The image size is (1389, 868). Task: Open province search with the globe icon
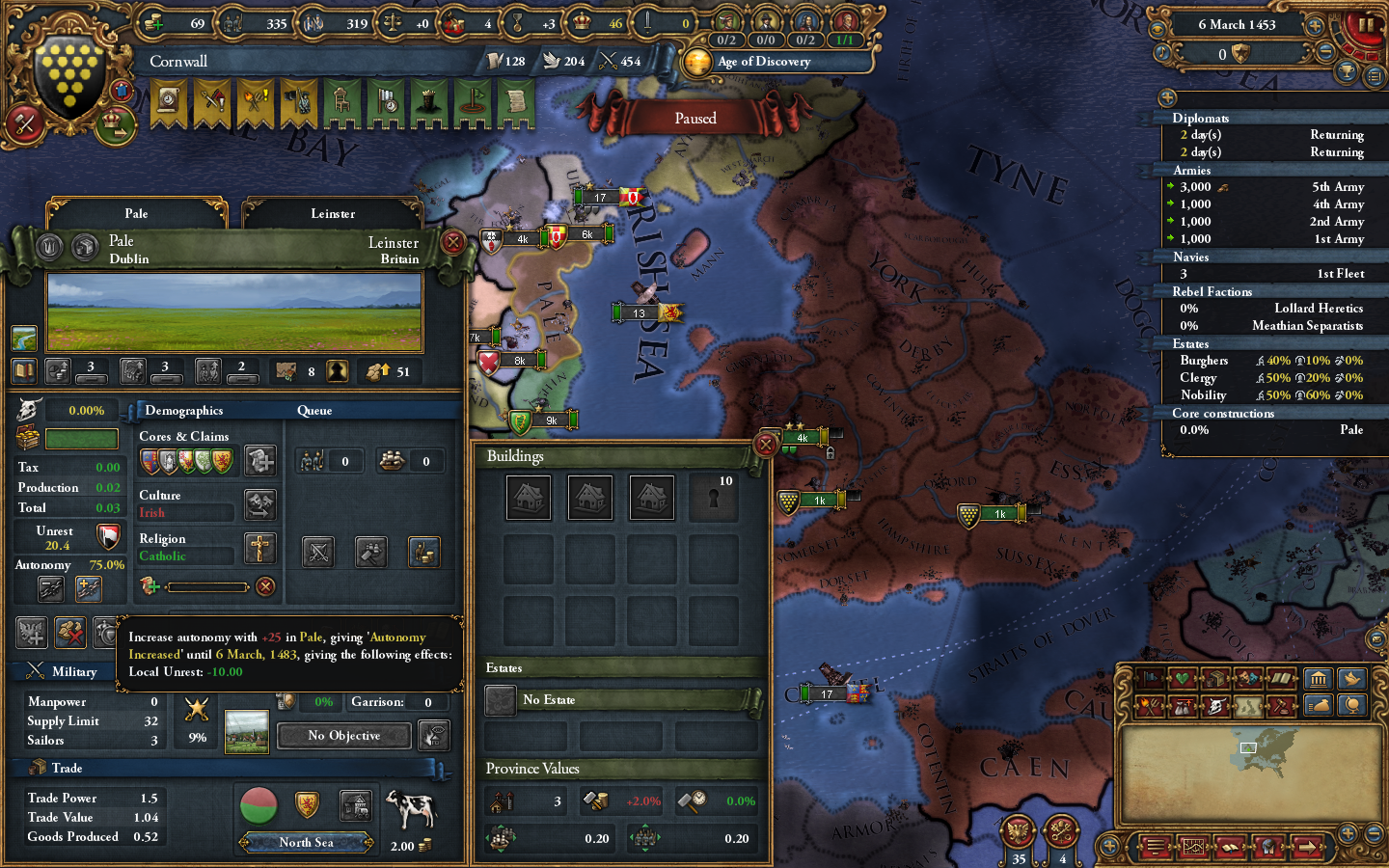(1351, 706)
